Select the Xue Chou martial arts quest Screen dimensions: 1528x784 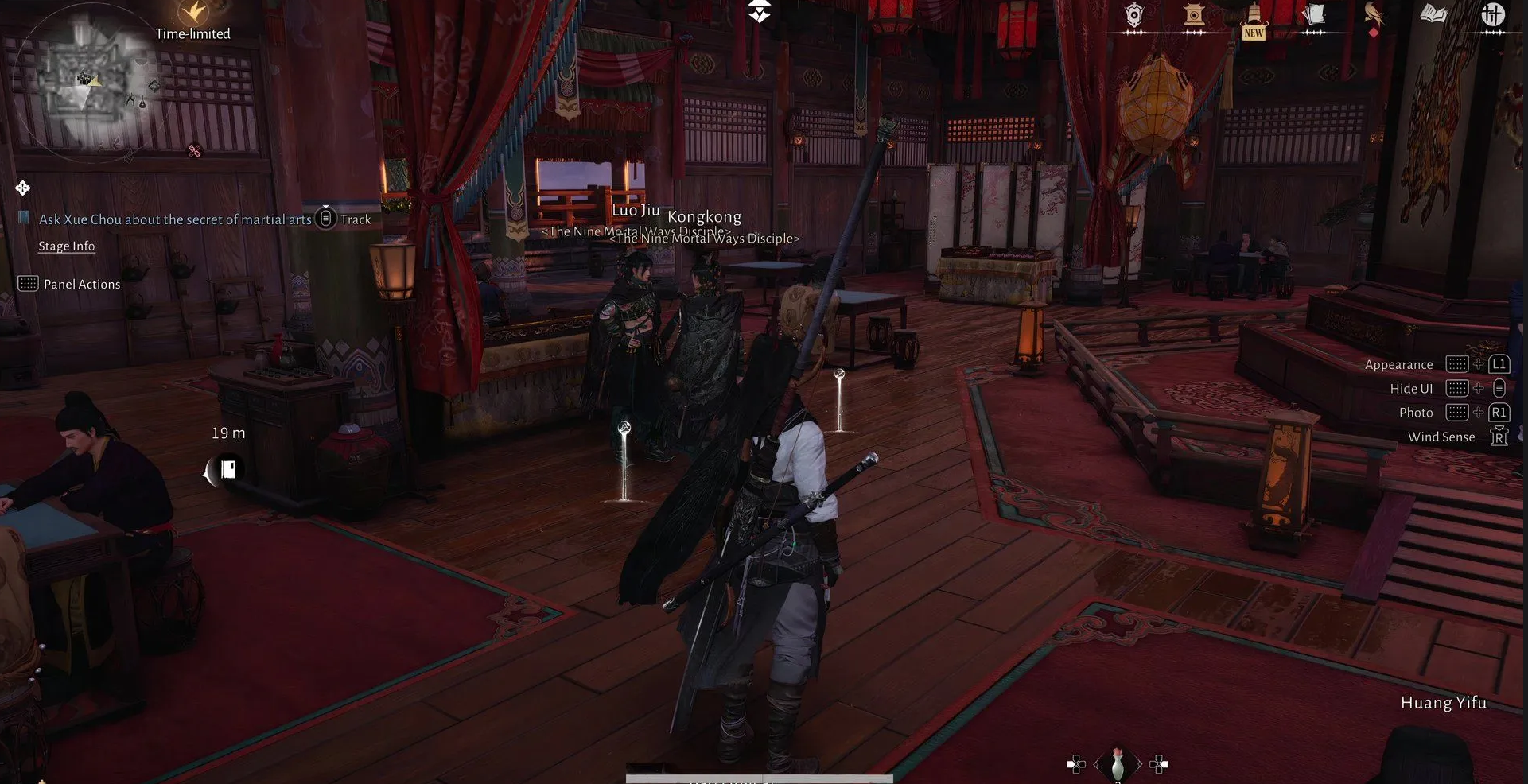[175, 219]
